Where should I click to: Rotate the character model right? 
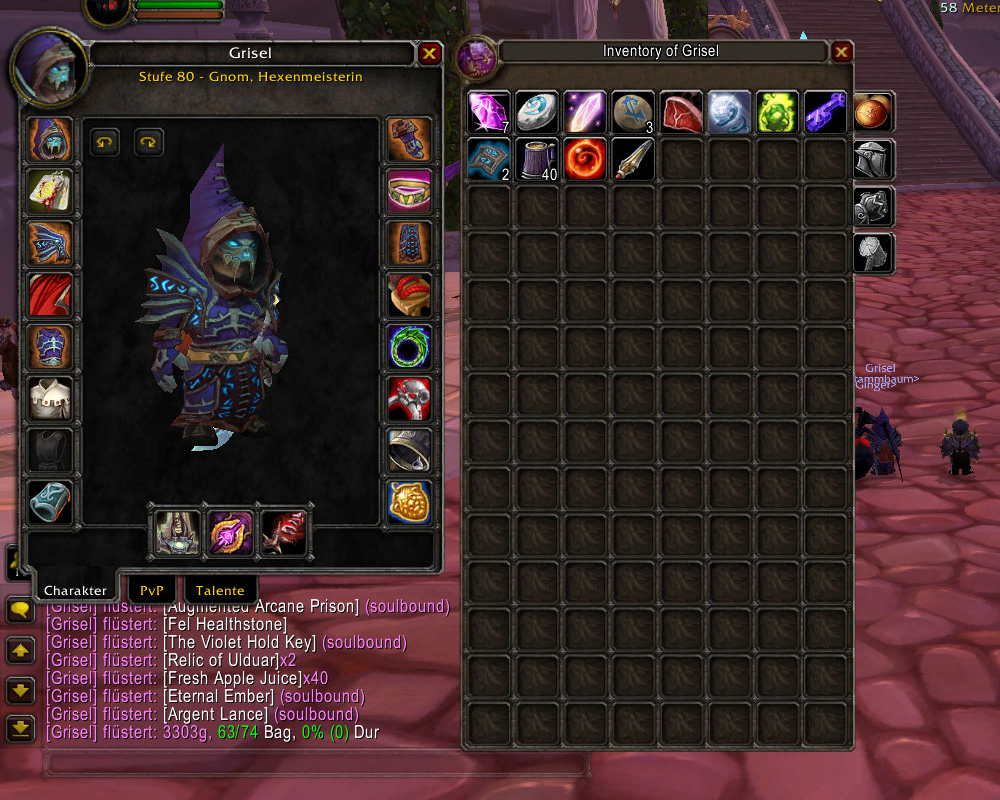148,142
